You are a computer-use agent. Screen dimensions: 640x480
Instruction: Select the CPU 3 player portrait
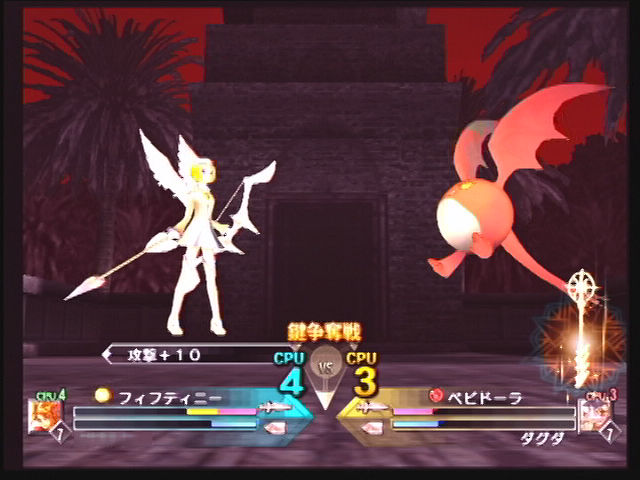[x=596, y=415]
